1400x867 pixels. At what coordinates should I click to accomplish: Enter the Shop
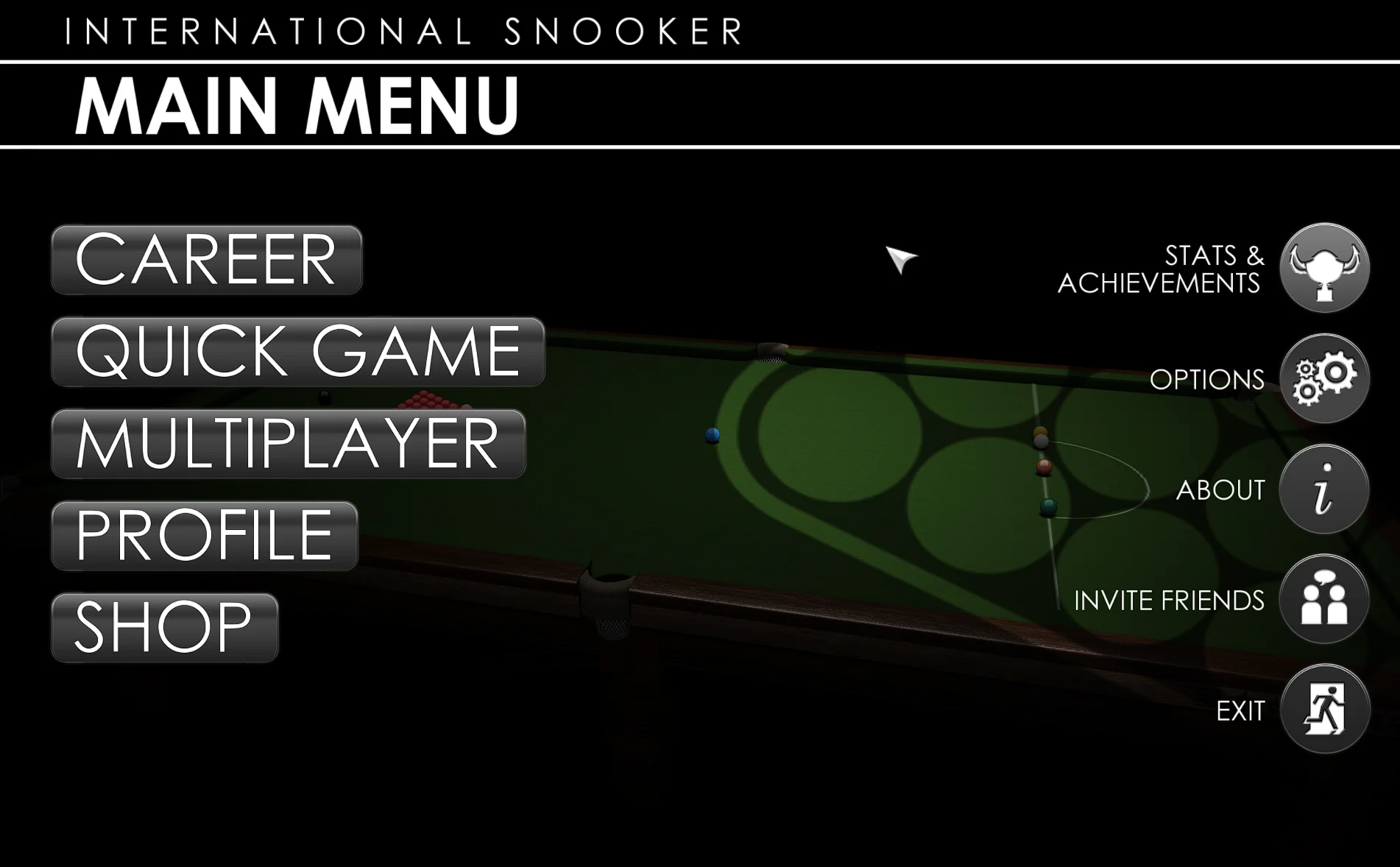coord(165,628)
